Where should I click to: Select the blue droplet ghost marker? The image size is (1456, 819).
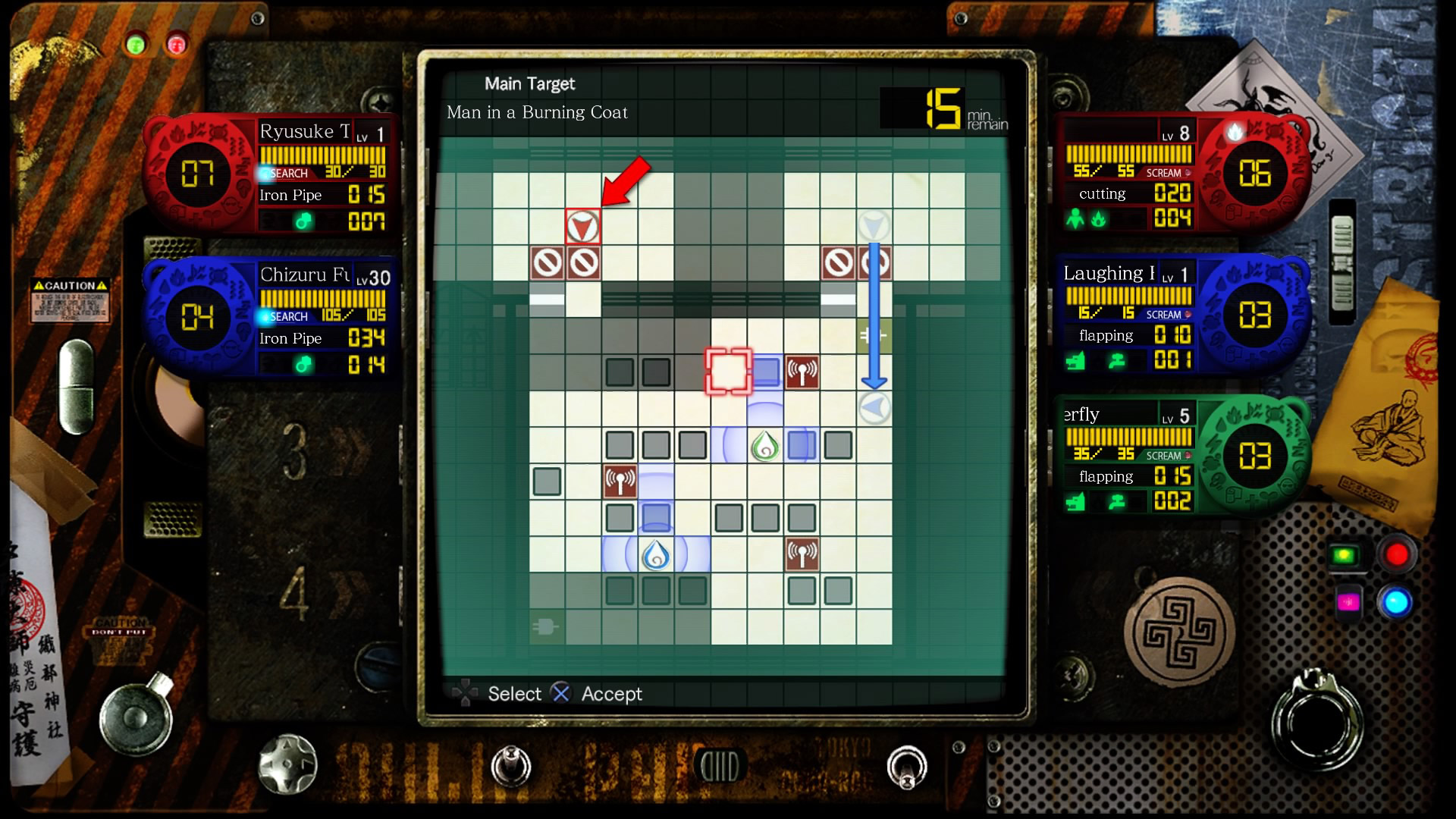656,555
